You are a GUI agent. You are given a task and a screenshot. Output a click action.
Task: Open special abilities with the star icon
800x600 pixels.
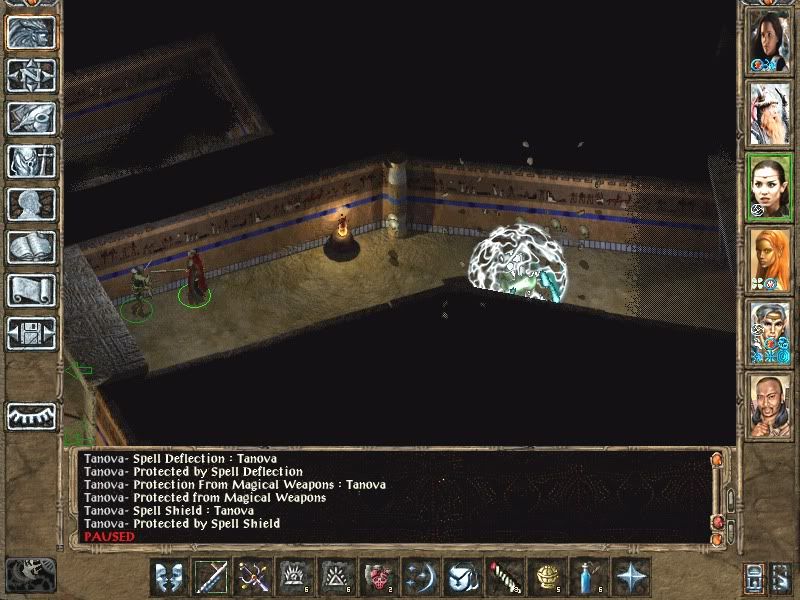(x=631, y=577)
